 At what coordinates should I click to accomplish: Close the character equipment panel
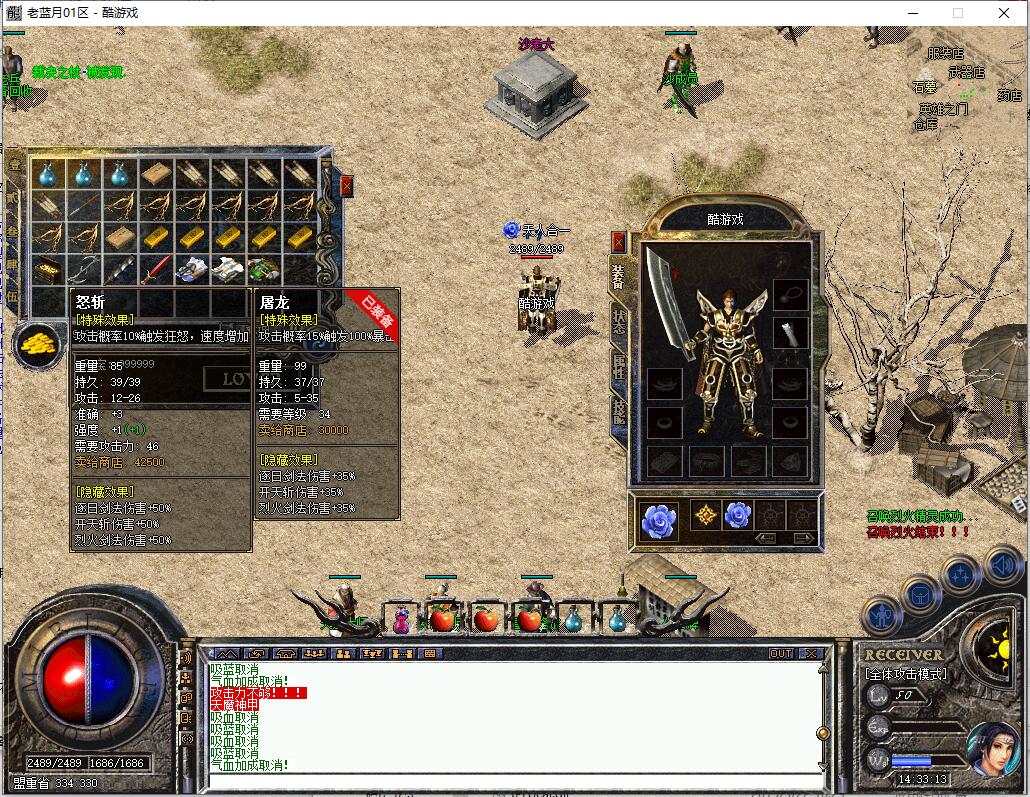618,242
